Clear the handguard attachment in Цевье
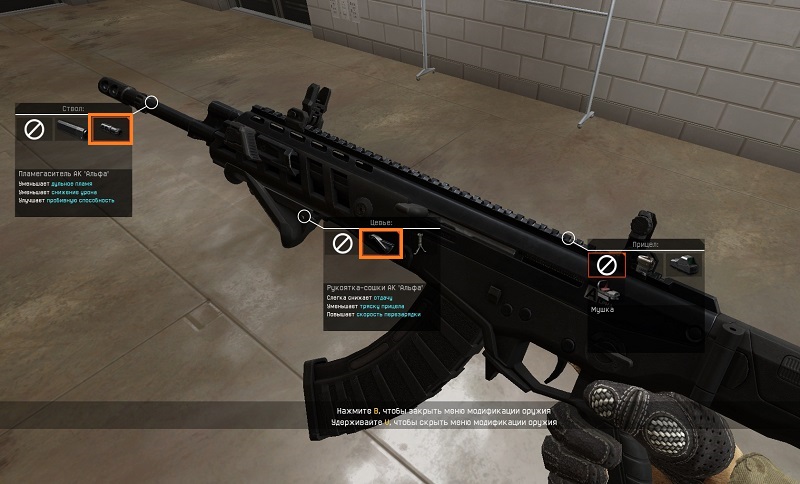 (343, 243)
